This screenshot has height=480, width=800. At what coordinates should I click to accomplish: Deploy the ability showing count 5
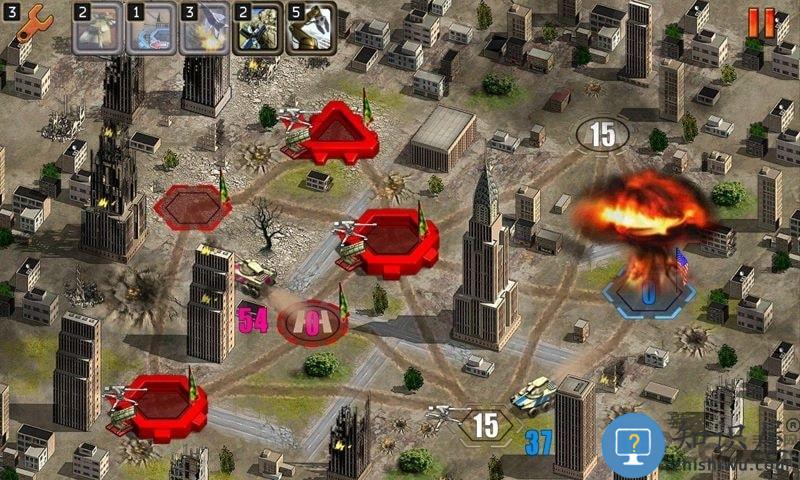pos(311,28)
